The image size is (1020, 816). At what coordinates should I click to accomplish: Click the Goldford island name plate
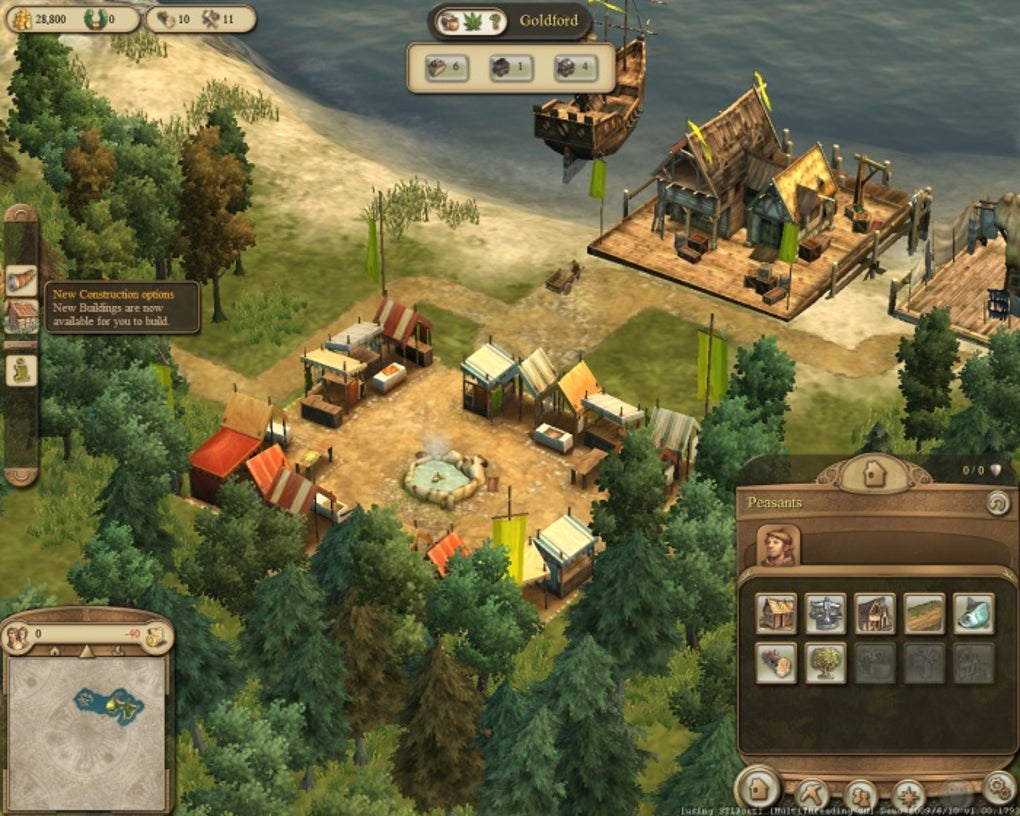point(548,21)
